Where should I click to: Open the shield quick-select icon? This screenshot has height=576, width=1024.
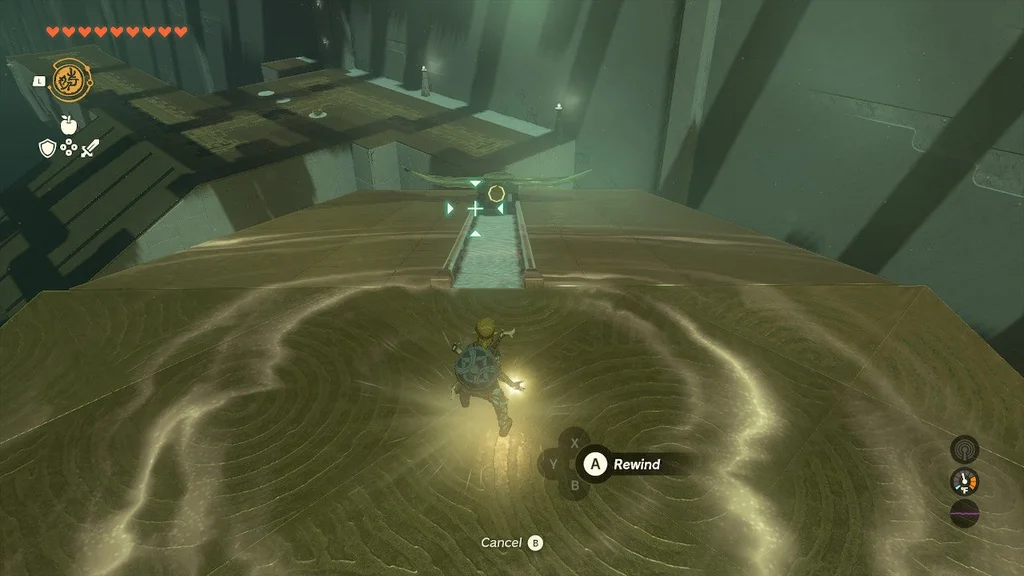pyautogui.click(x=46, y=148)
